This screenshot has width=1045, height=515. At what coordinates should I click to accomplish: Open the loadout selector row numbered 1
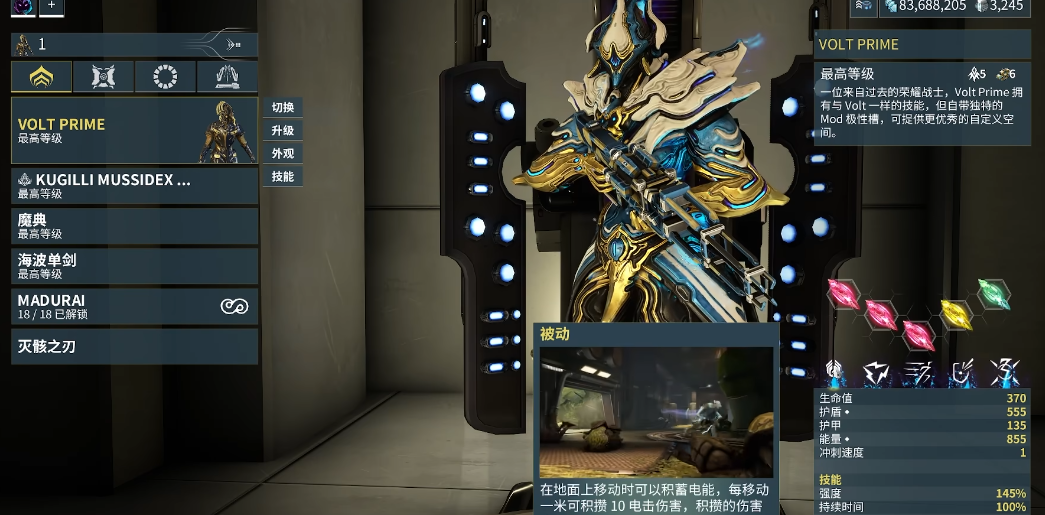(134, 44)
